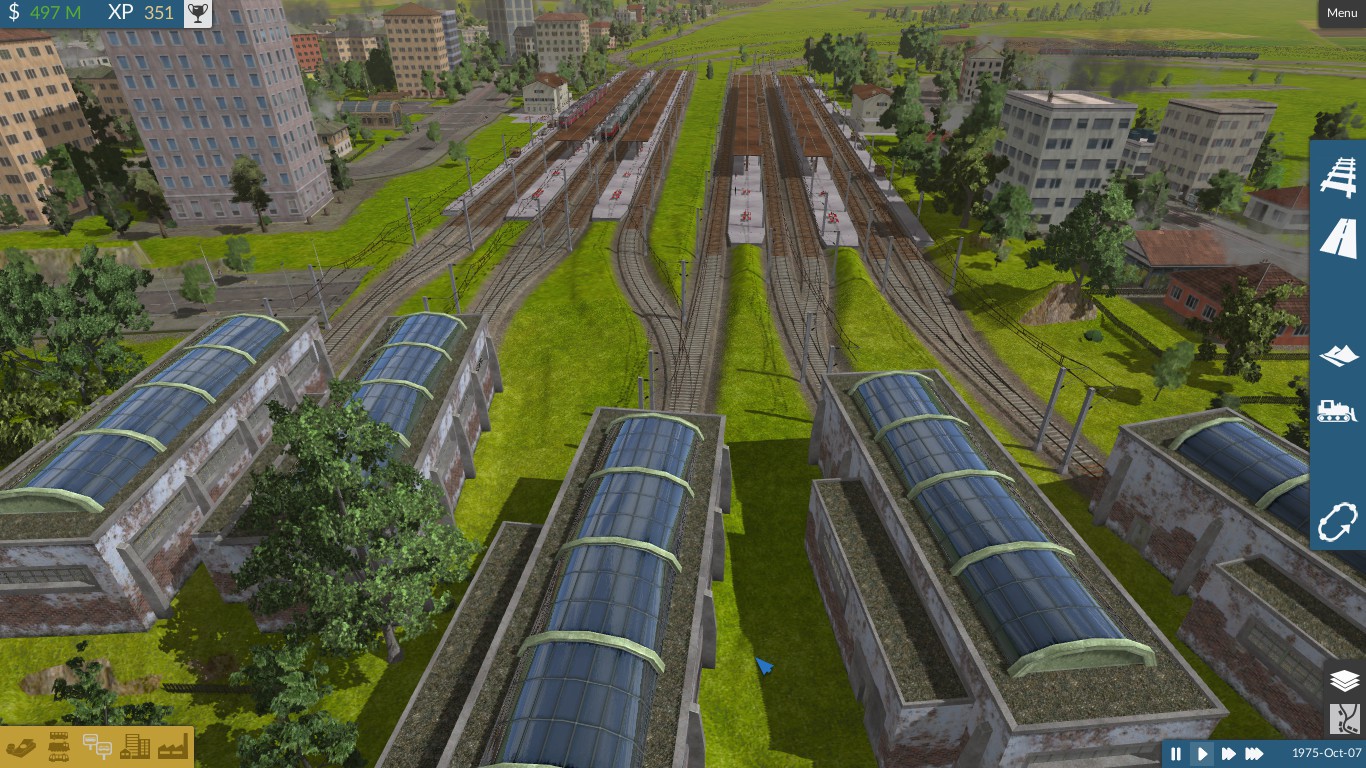Viewport: 1366px width, 768px height.
Task: Resume play at normal speed
Action: 1202,754
